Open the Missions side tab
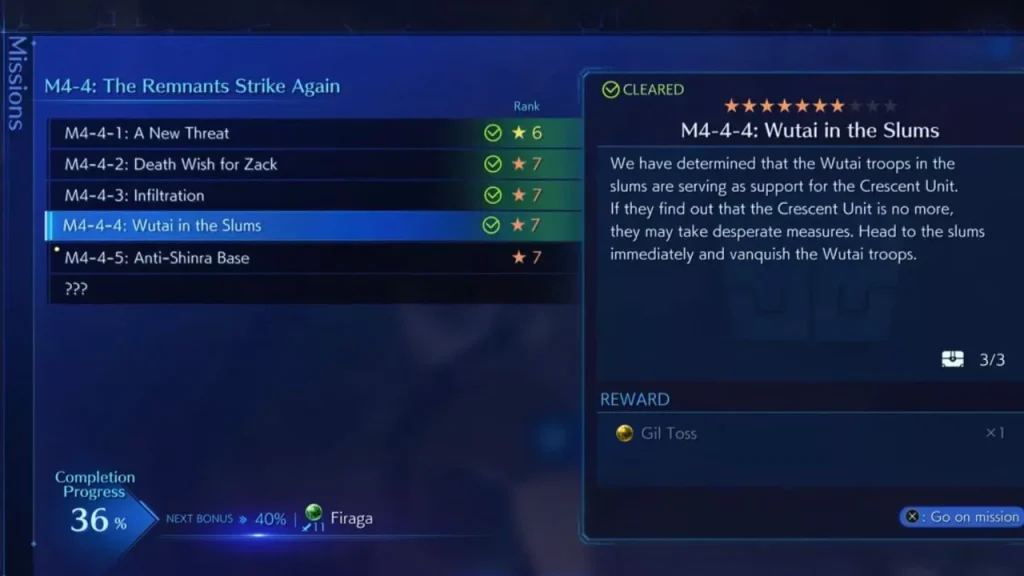 click(x=16, y=84)
